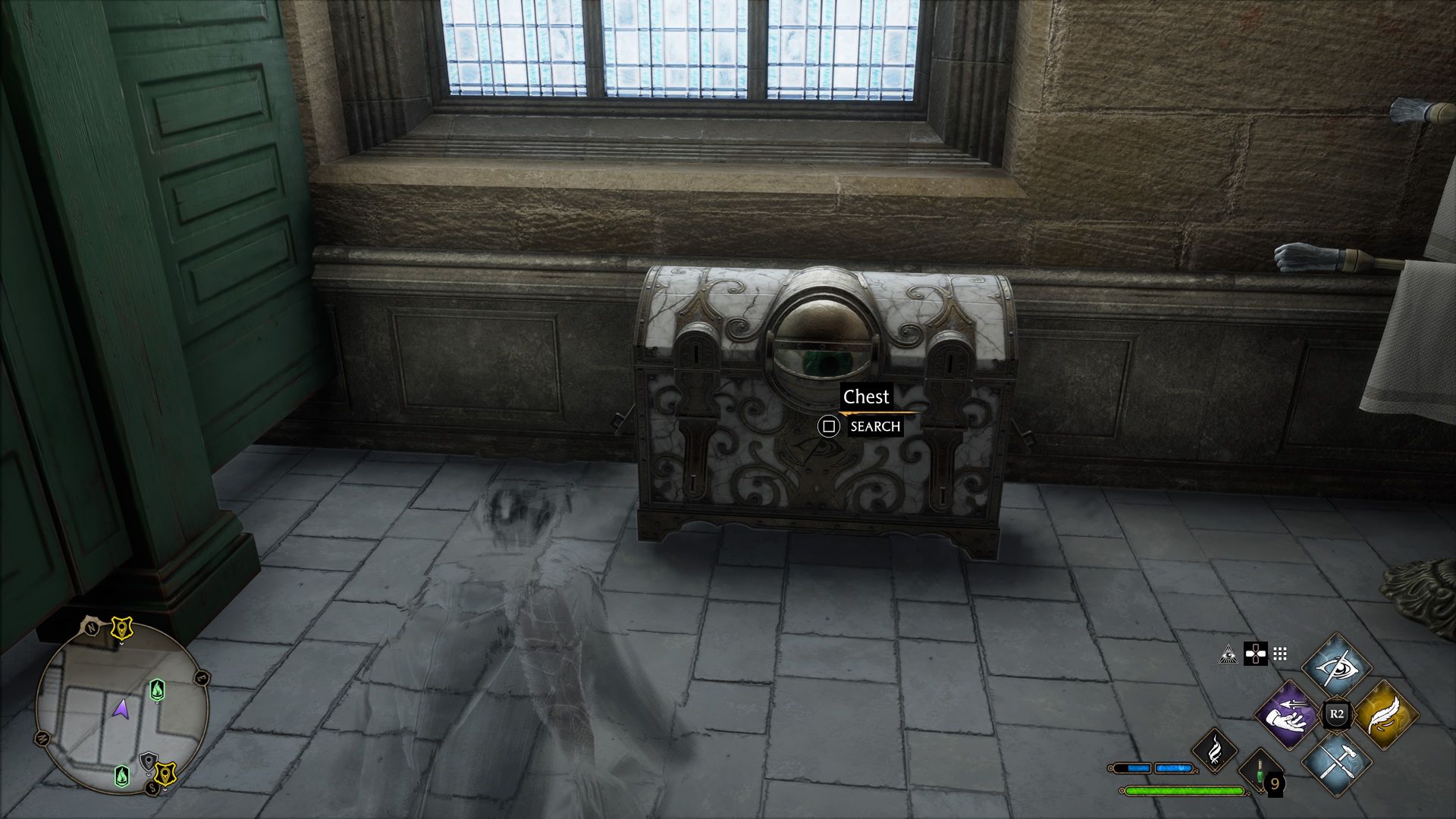Click the green floo flame minimap marker
The height and width of the screenshot is (819, 1456).
pos(157,690)
